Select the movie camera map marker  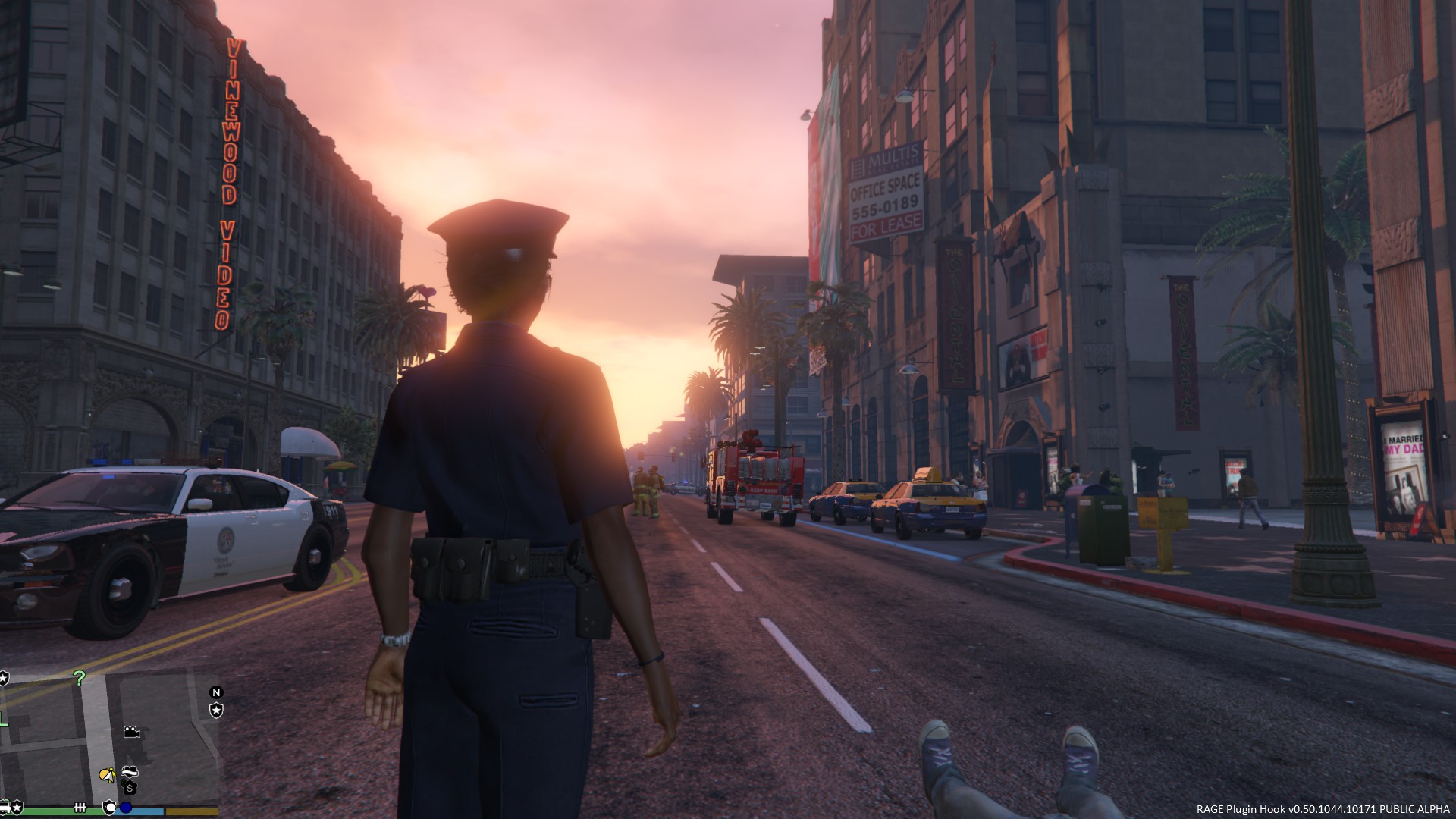pos(131,732)
